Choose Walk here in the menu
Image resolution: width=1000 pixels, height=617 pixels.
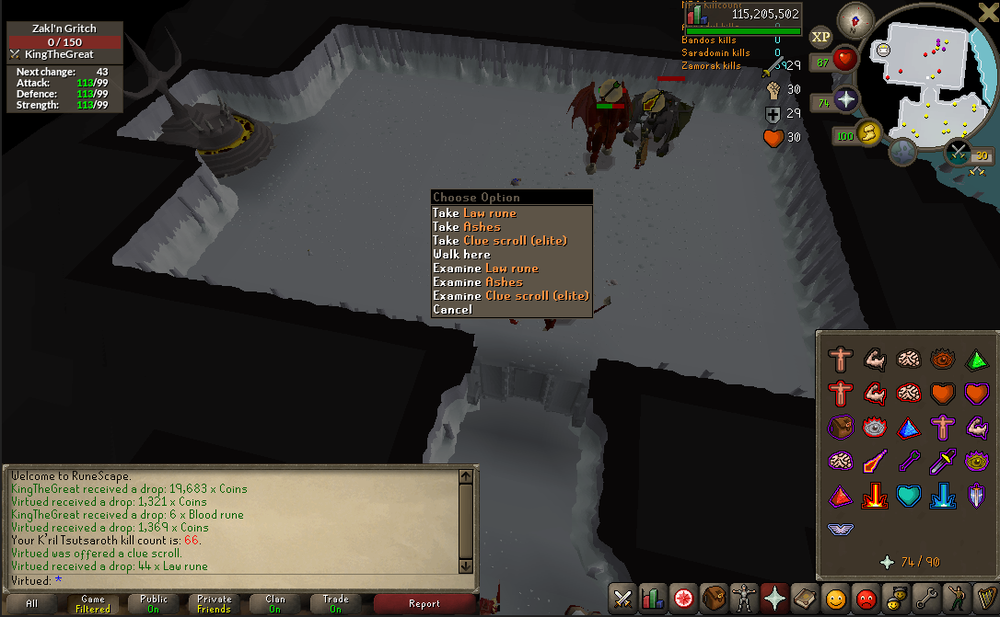tap(462, 255)
